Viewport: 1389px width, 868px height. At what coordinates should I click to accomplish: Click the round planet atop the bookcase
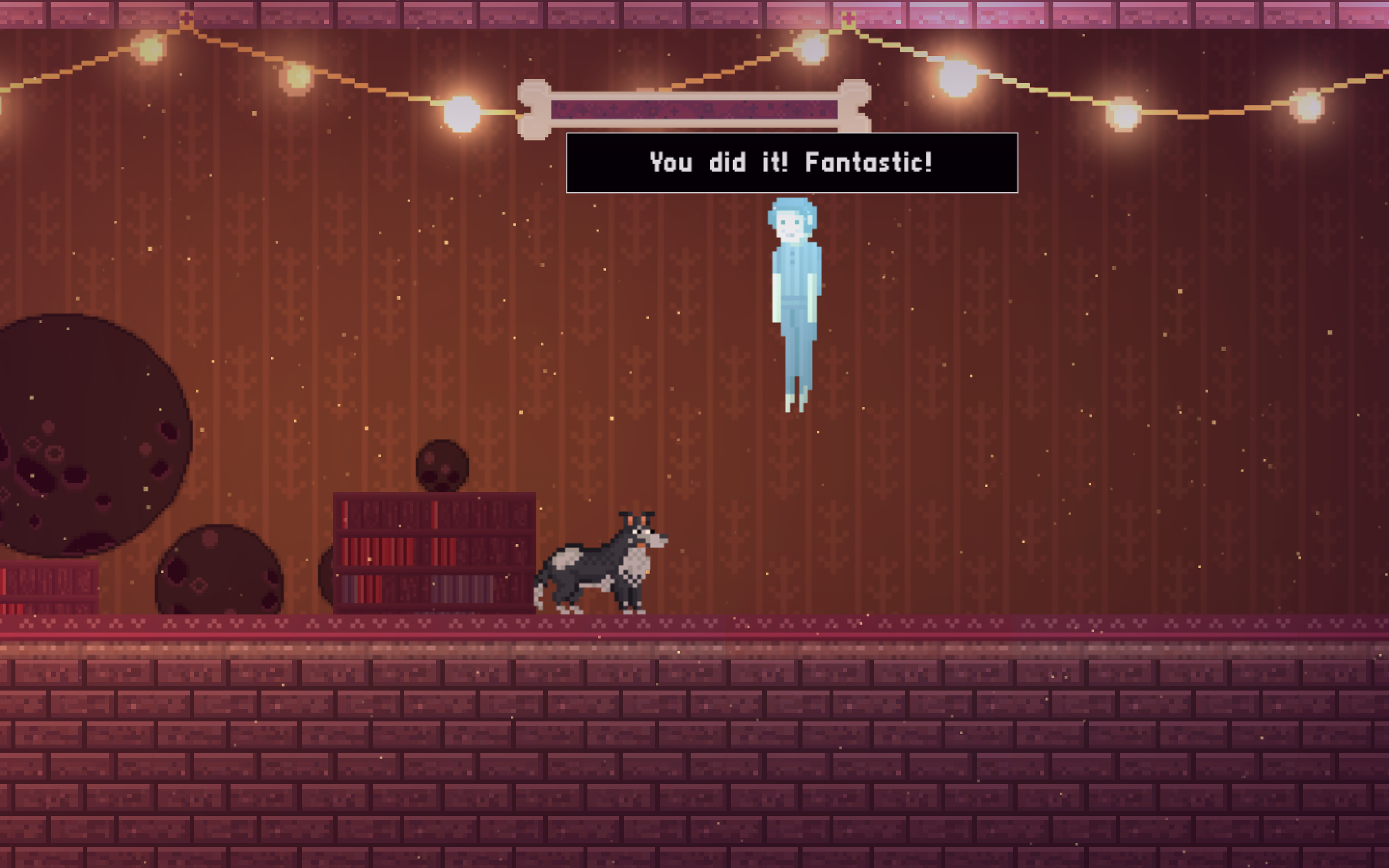[442, 465]
